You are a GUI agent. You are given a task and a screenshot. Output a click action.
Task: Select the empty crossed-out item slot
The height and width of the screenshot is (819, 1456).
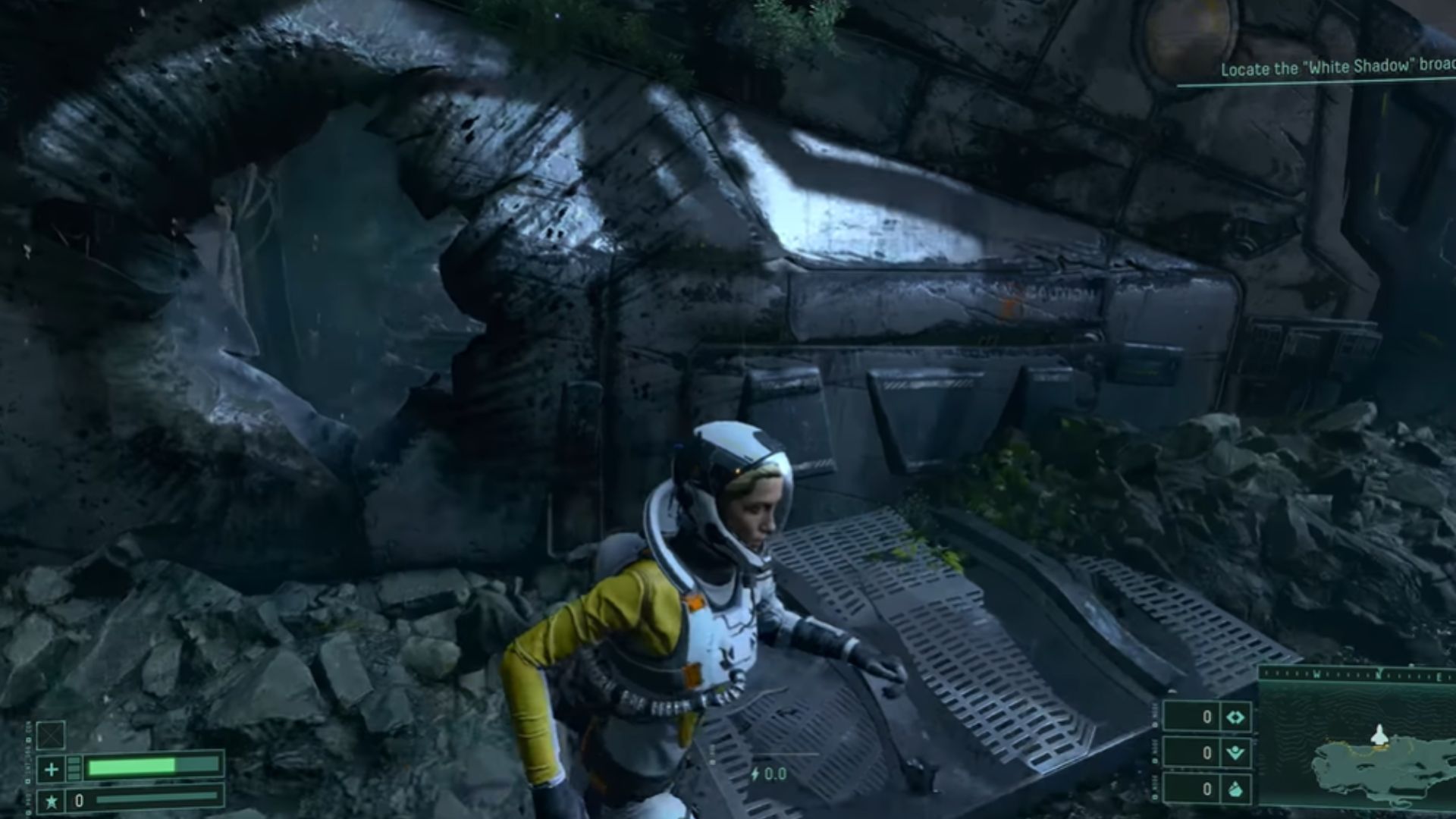[x=51, y=735]
